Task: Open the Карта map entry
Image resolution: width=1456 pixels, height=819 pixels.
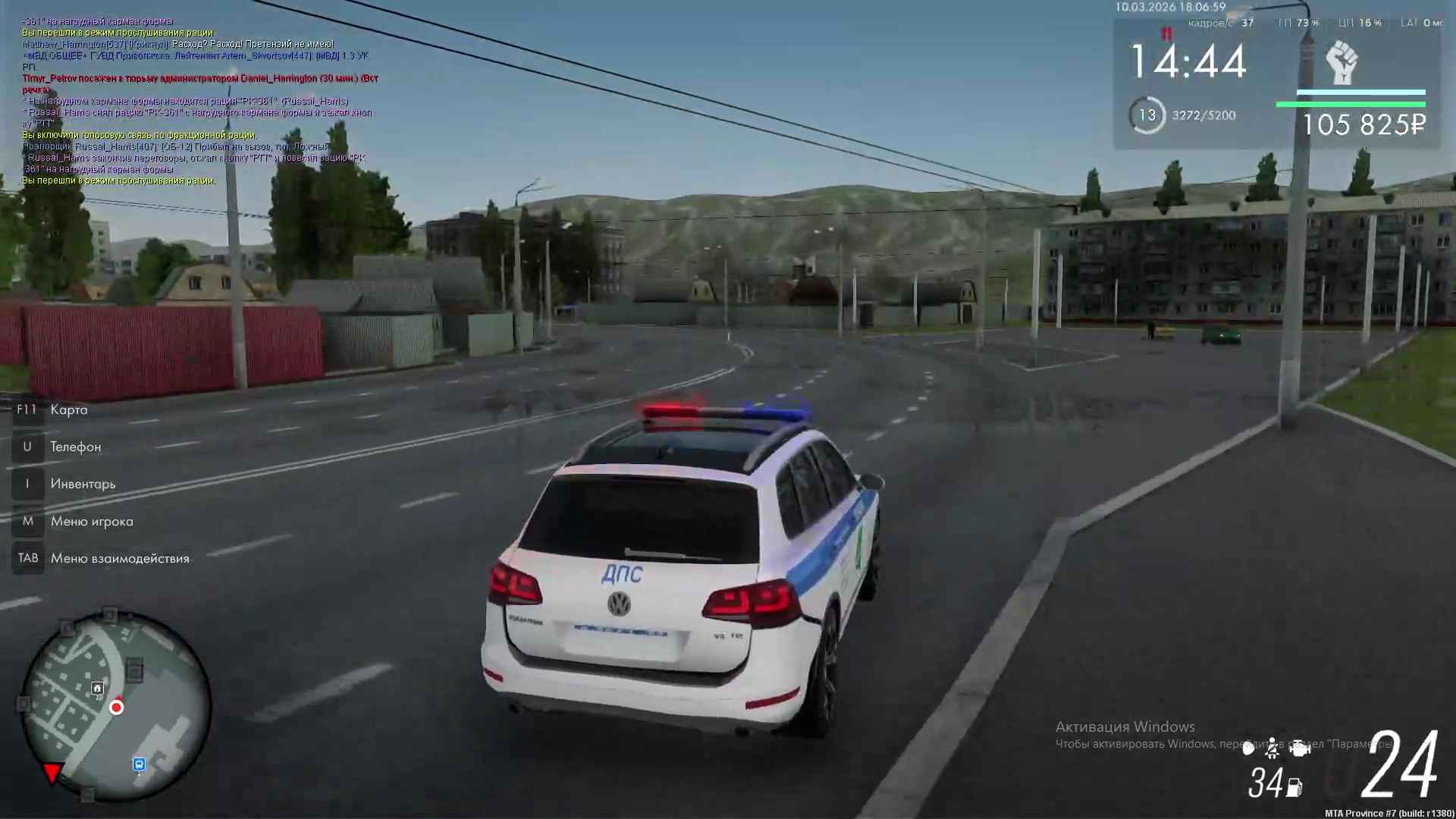Action: [x=68, y=409]
